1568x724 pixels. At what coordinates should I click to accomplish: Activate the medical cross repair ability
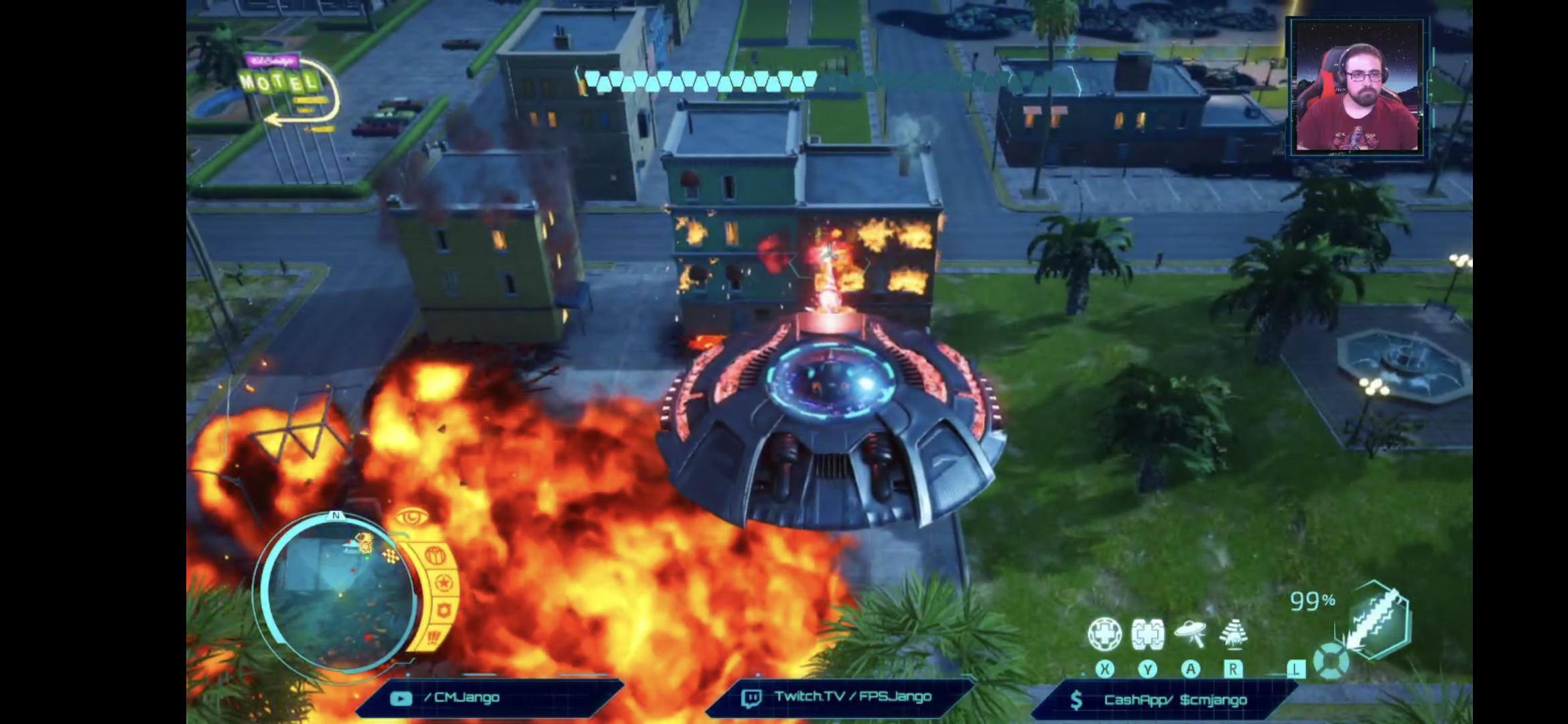[1104, 634]
